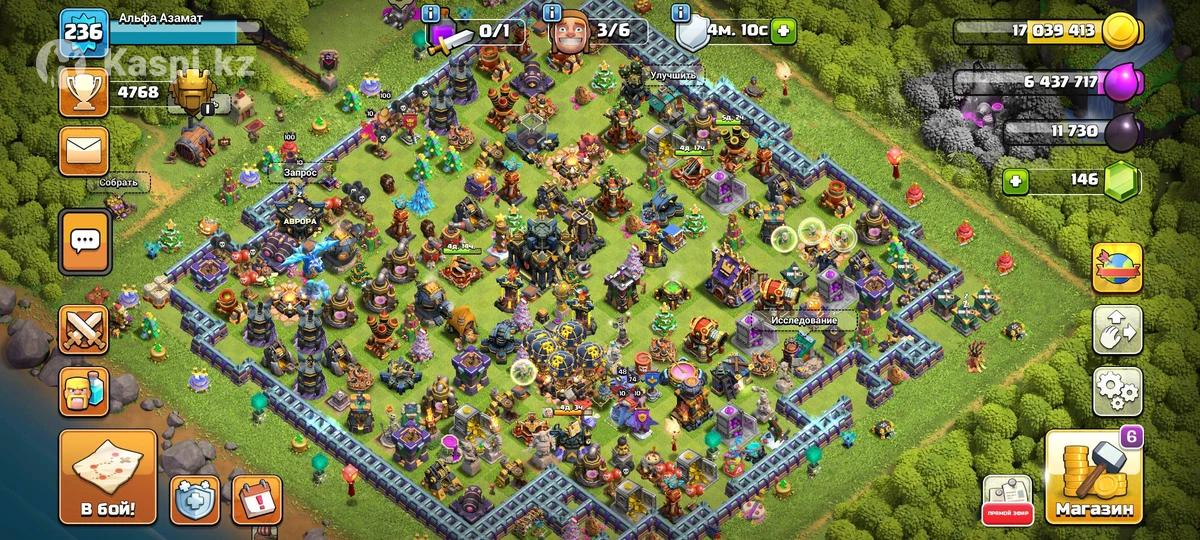The image size is (1200, 540).
Task: Show info for the 0/1 laboratory counter
Action: (x=431, y=14)
